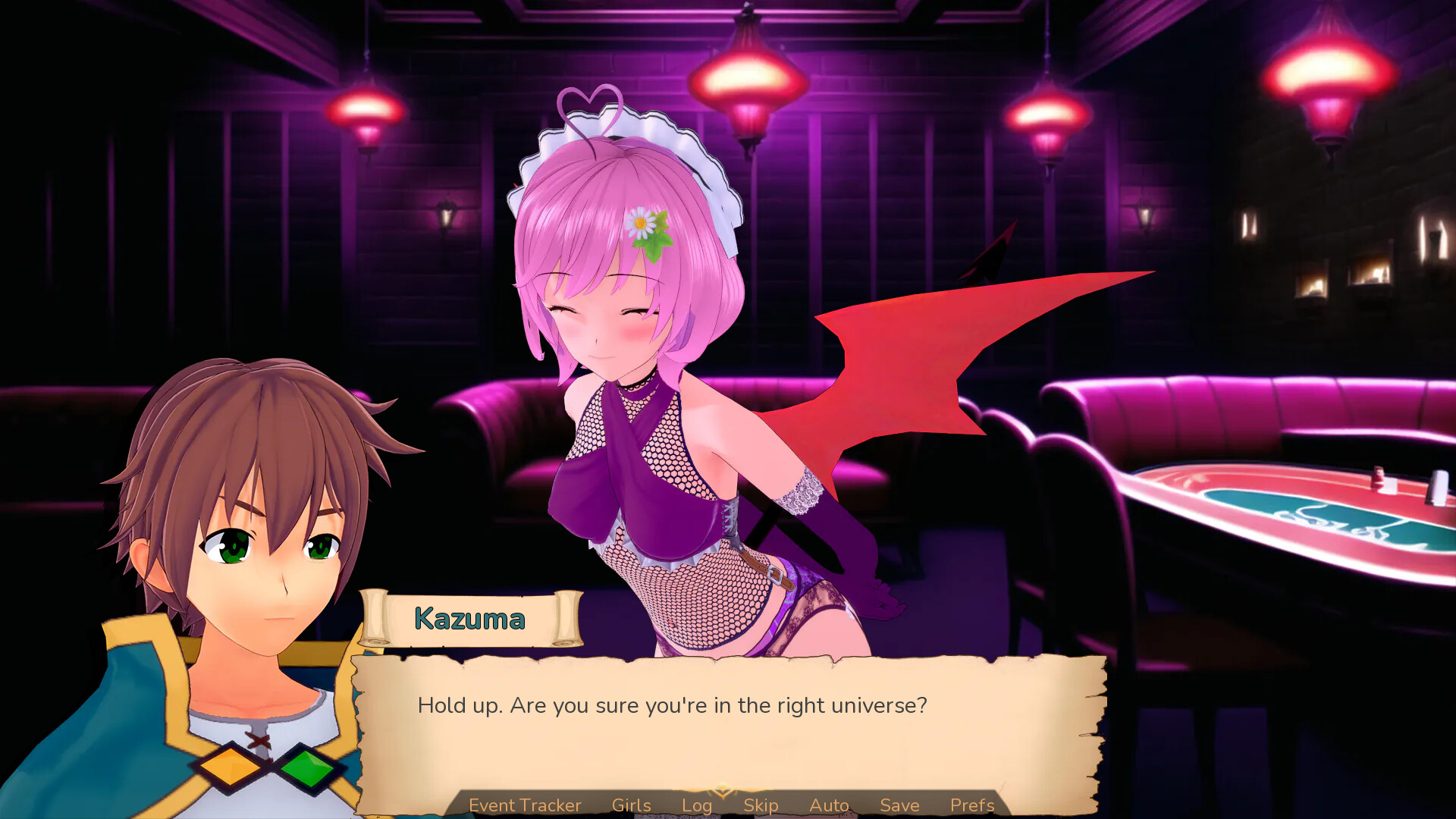The image size is (1456, 819).
Task: Open Prefs settings
Action: pos(972,805)
